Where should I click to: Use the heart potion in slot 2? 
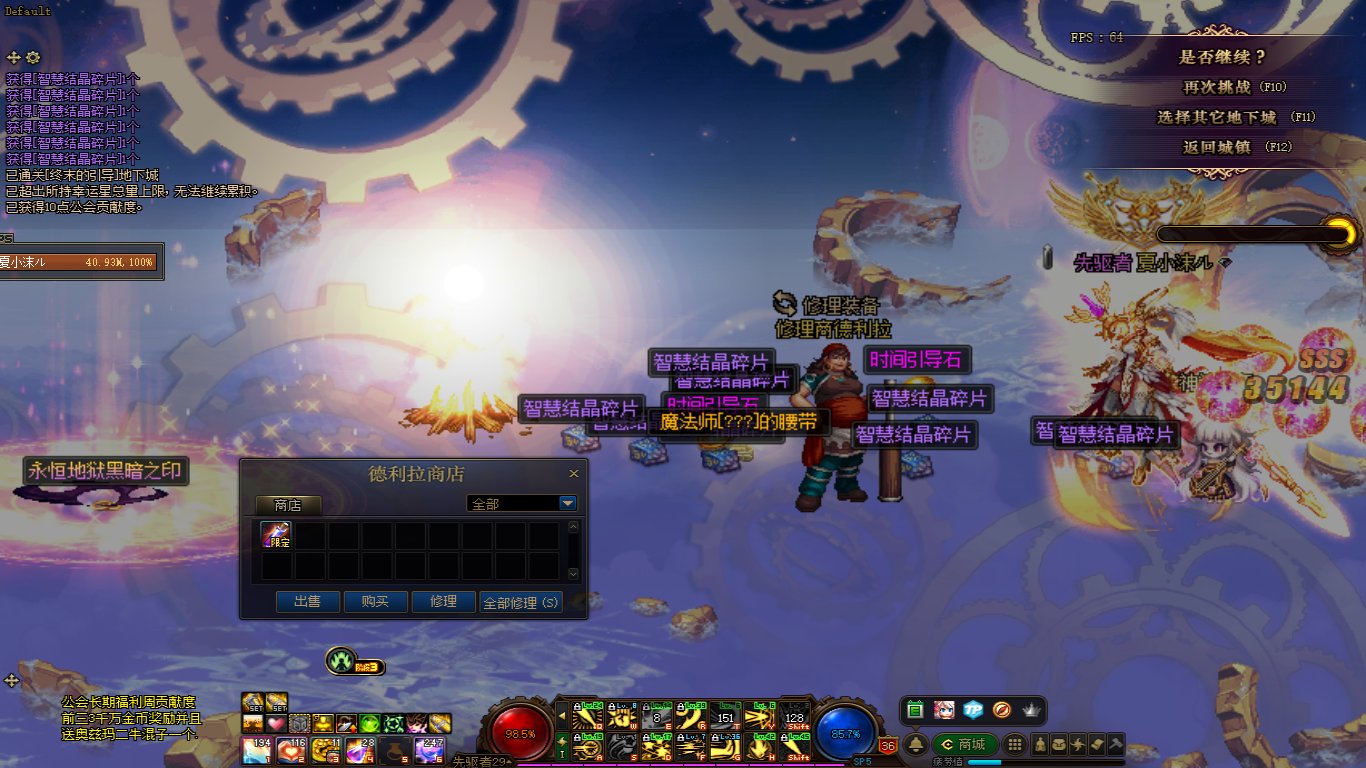[x=291, y=750]
